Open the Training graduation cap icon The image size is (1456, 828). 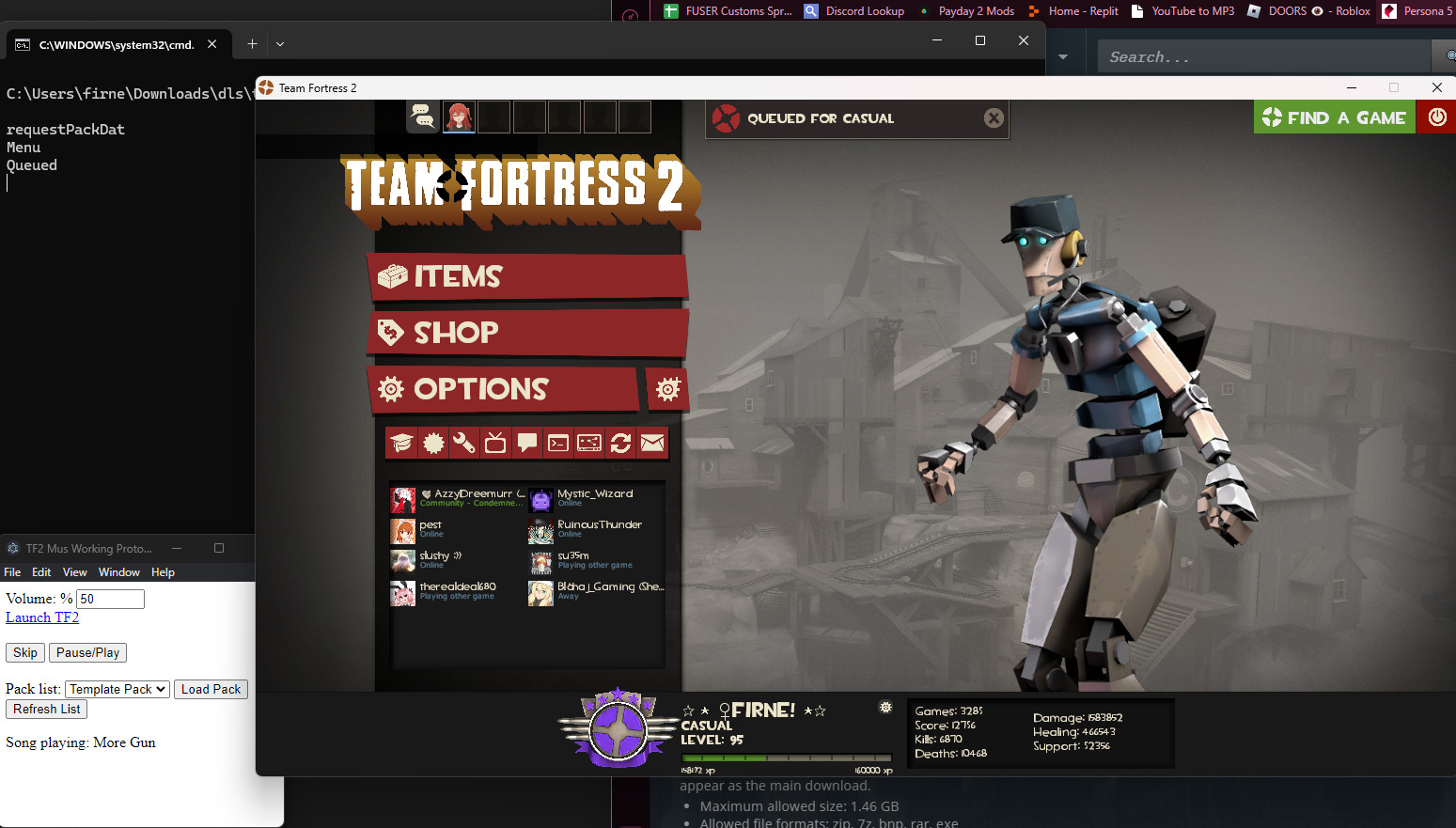coord(401,443)
